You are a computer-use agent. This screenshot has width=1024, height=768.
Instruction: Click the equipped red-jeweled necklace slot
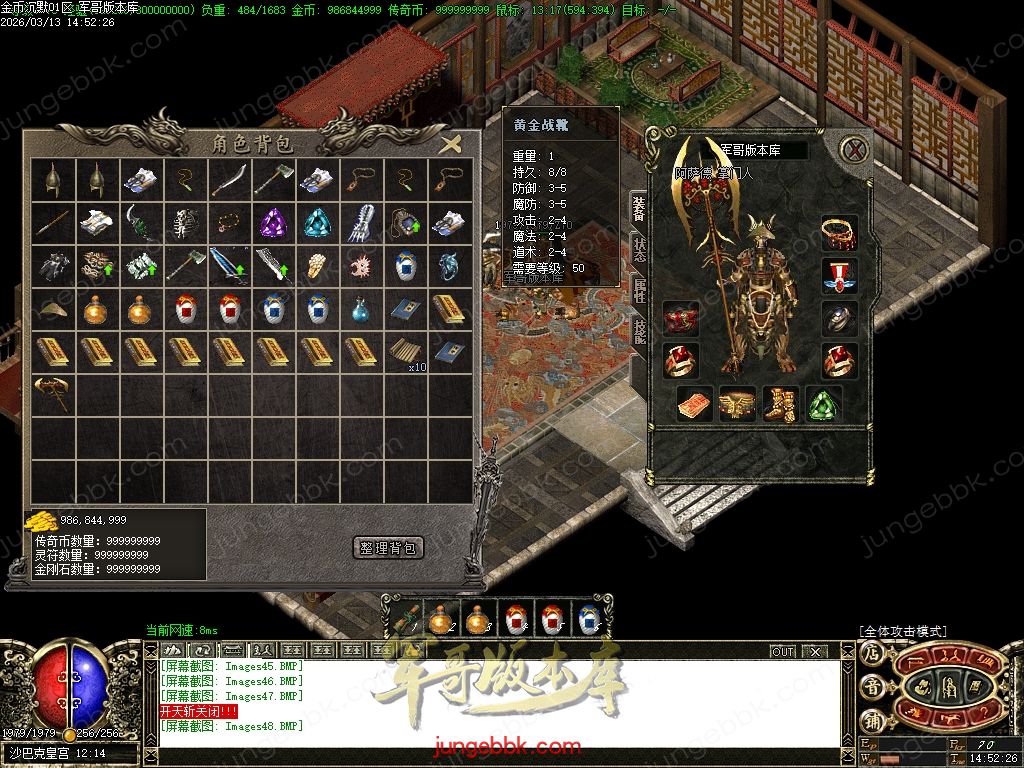[839, 233]
